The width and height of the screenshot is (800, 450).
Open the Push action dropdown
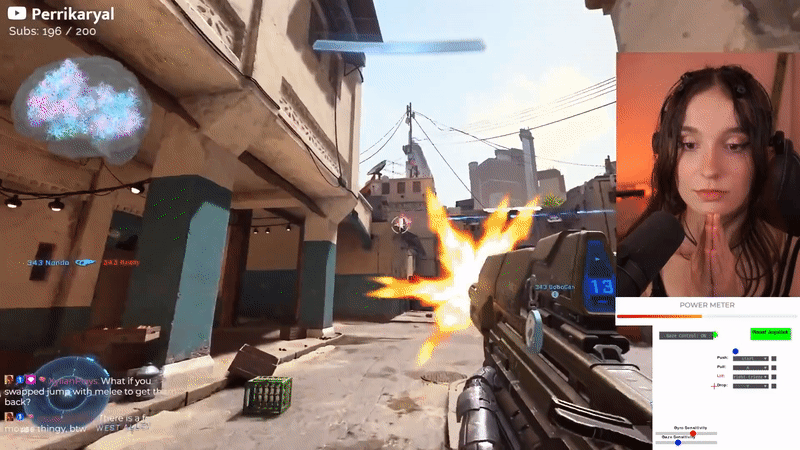(750, 357)
